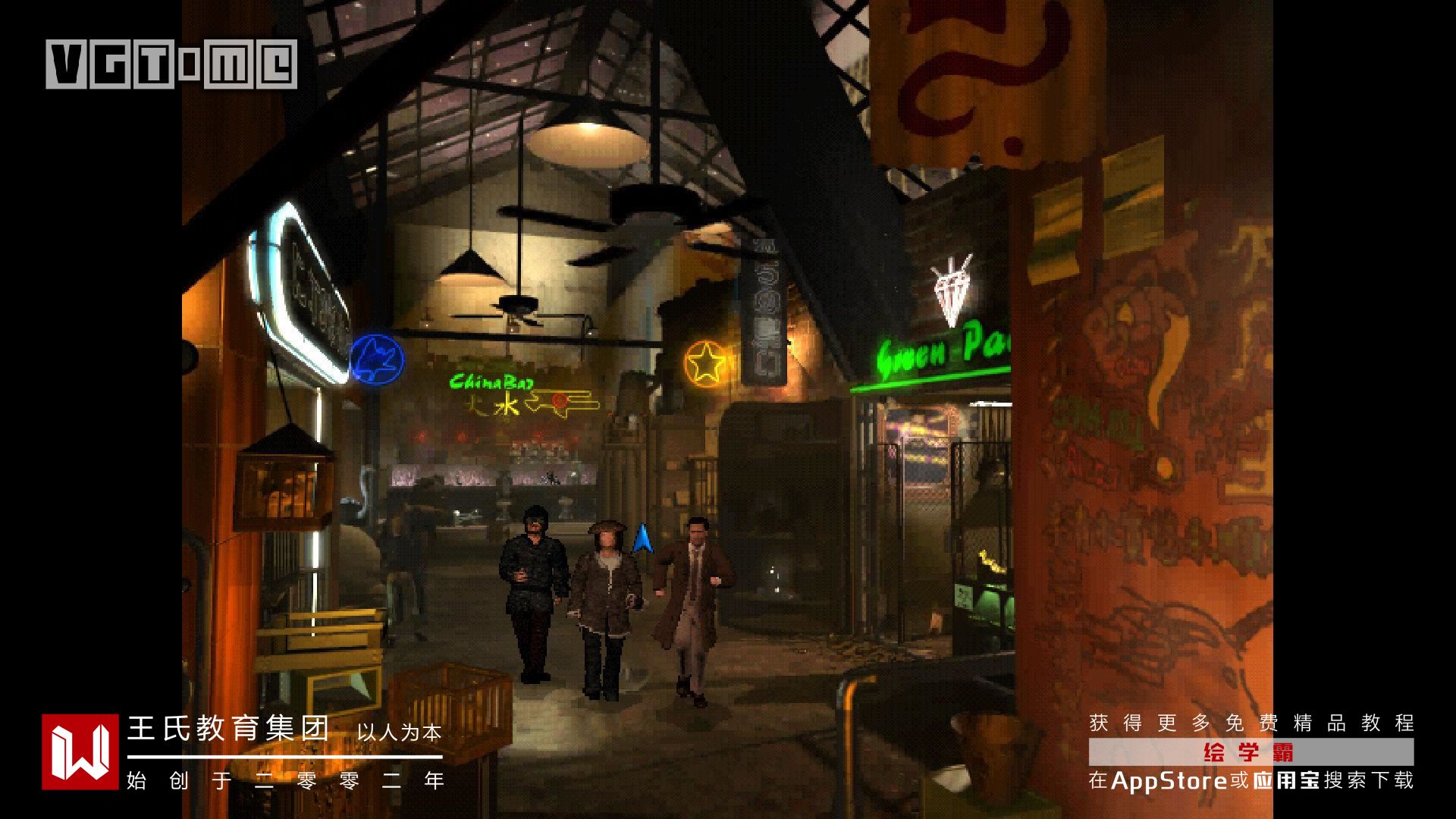Viewport: 1456px width, 819px height.
Task: Click the 王氏教育集团 red W logo
Action: [80, 752]
